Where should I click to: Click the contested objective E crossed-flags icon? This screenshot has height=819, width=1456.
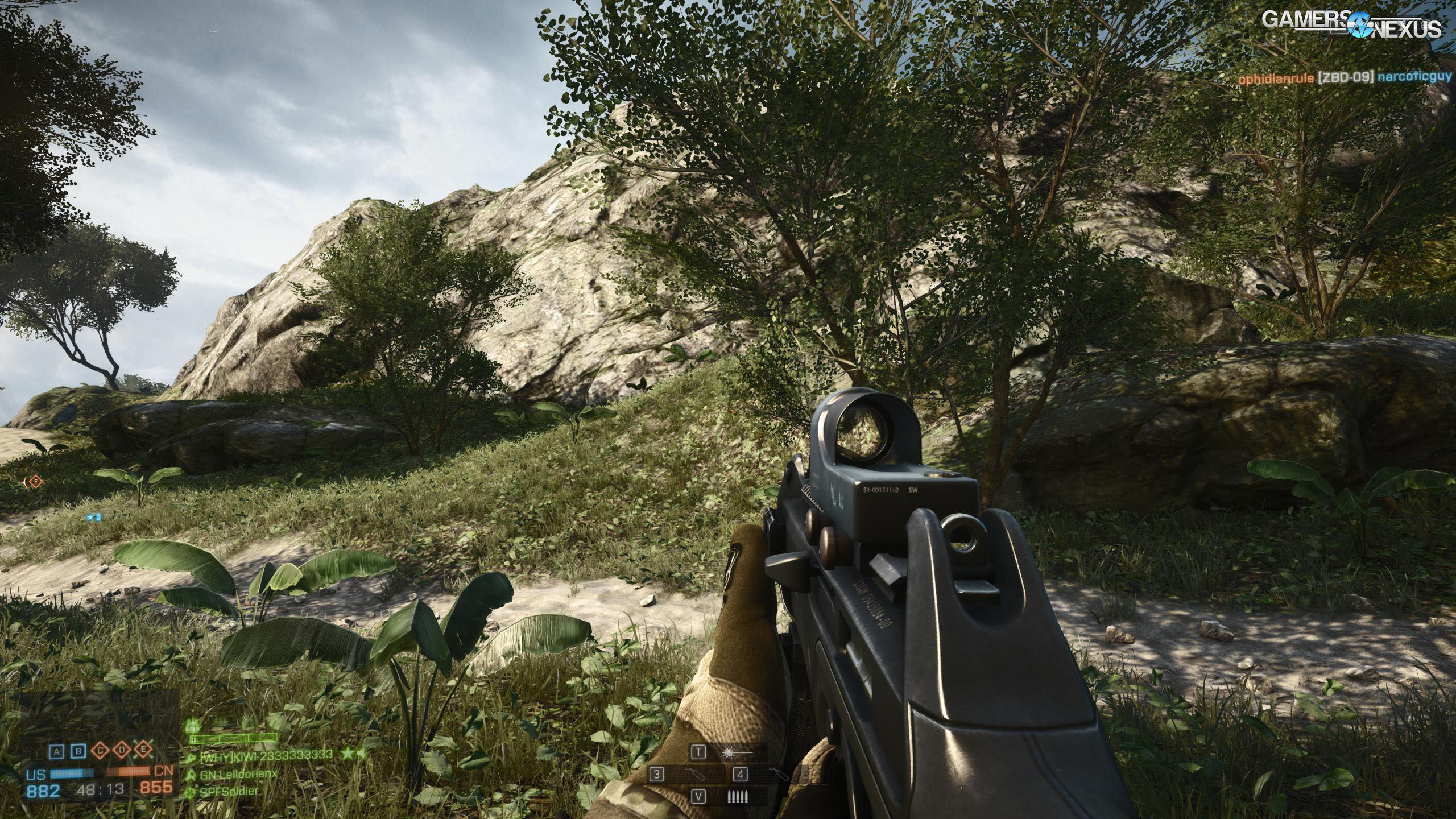point(143,750)
